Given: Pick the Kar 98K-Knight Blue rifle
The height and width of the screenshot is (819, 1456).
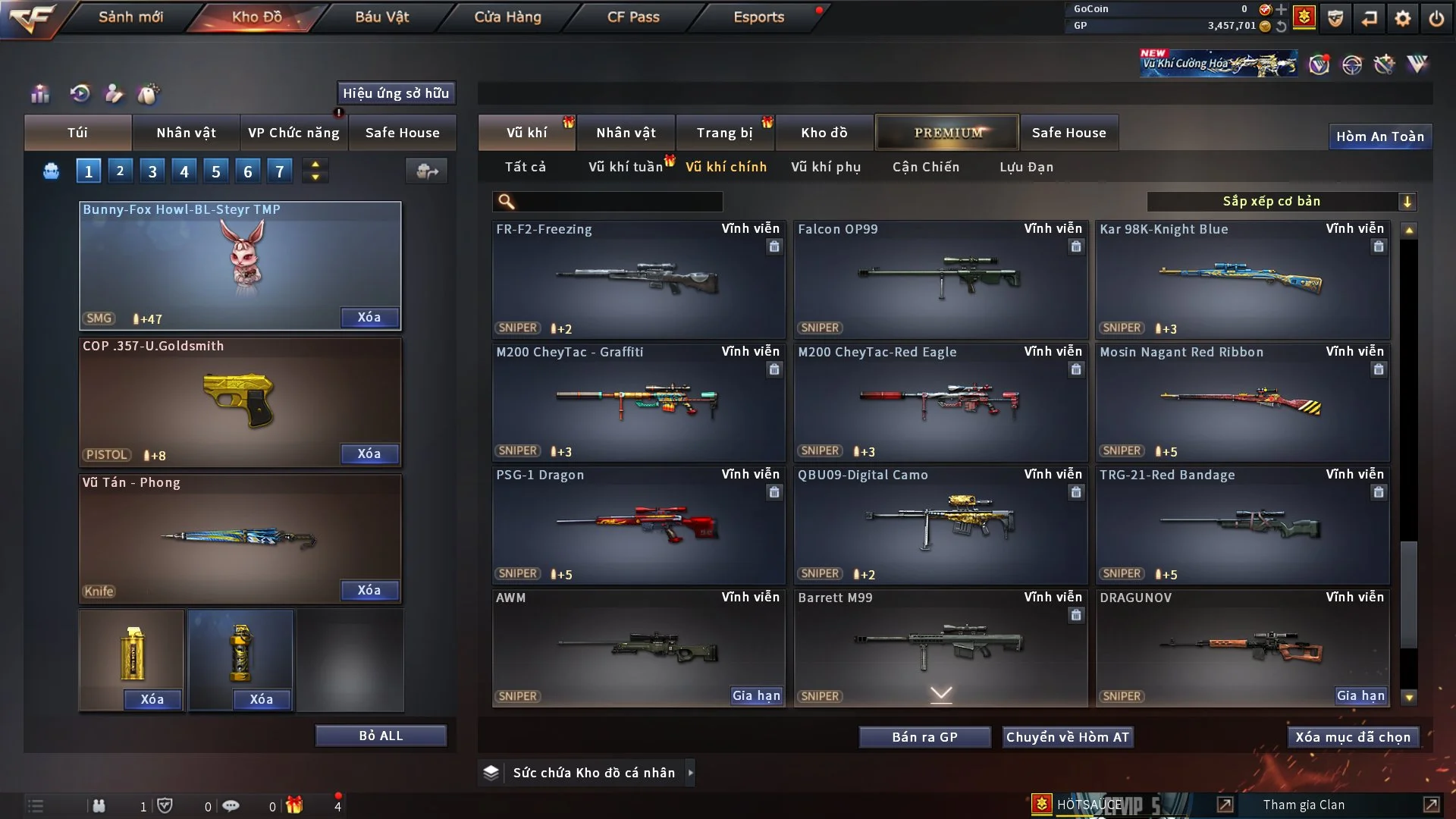Looking at the screenshot, I should click(x=1242, y=279).
